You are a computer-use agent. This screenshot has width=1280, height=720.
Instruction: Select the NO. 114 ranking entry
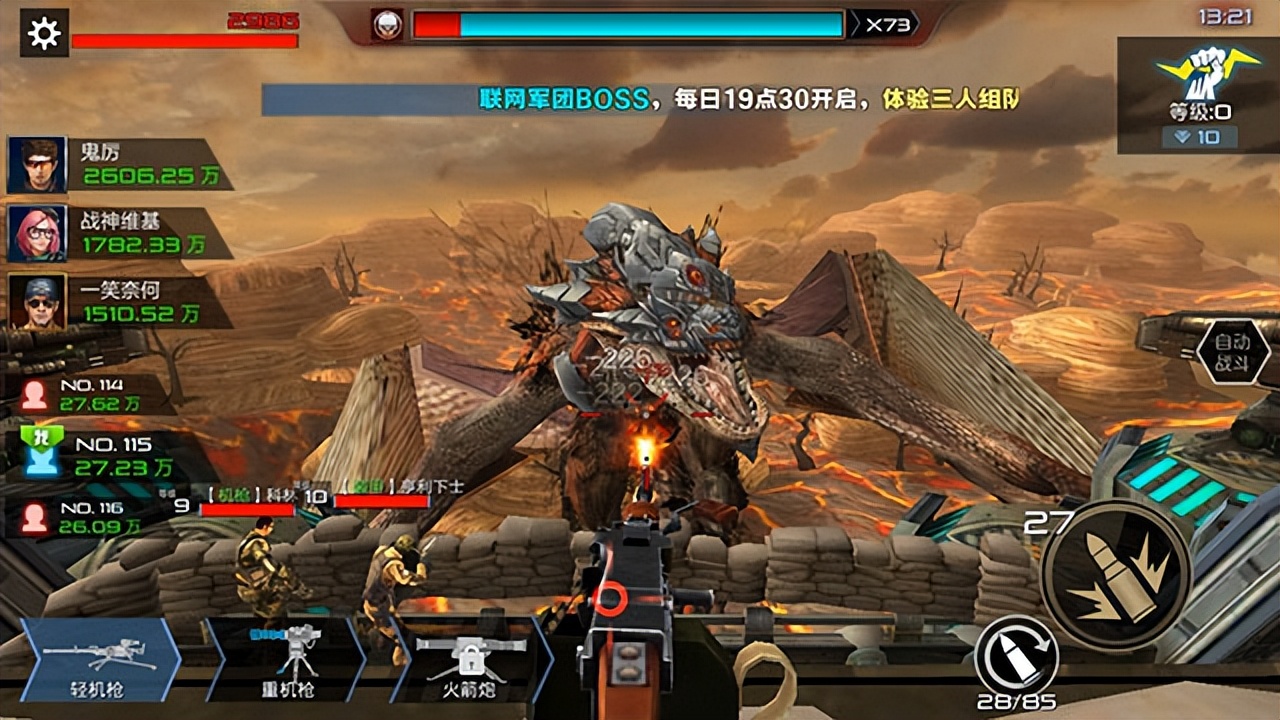point(90,394)
